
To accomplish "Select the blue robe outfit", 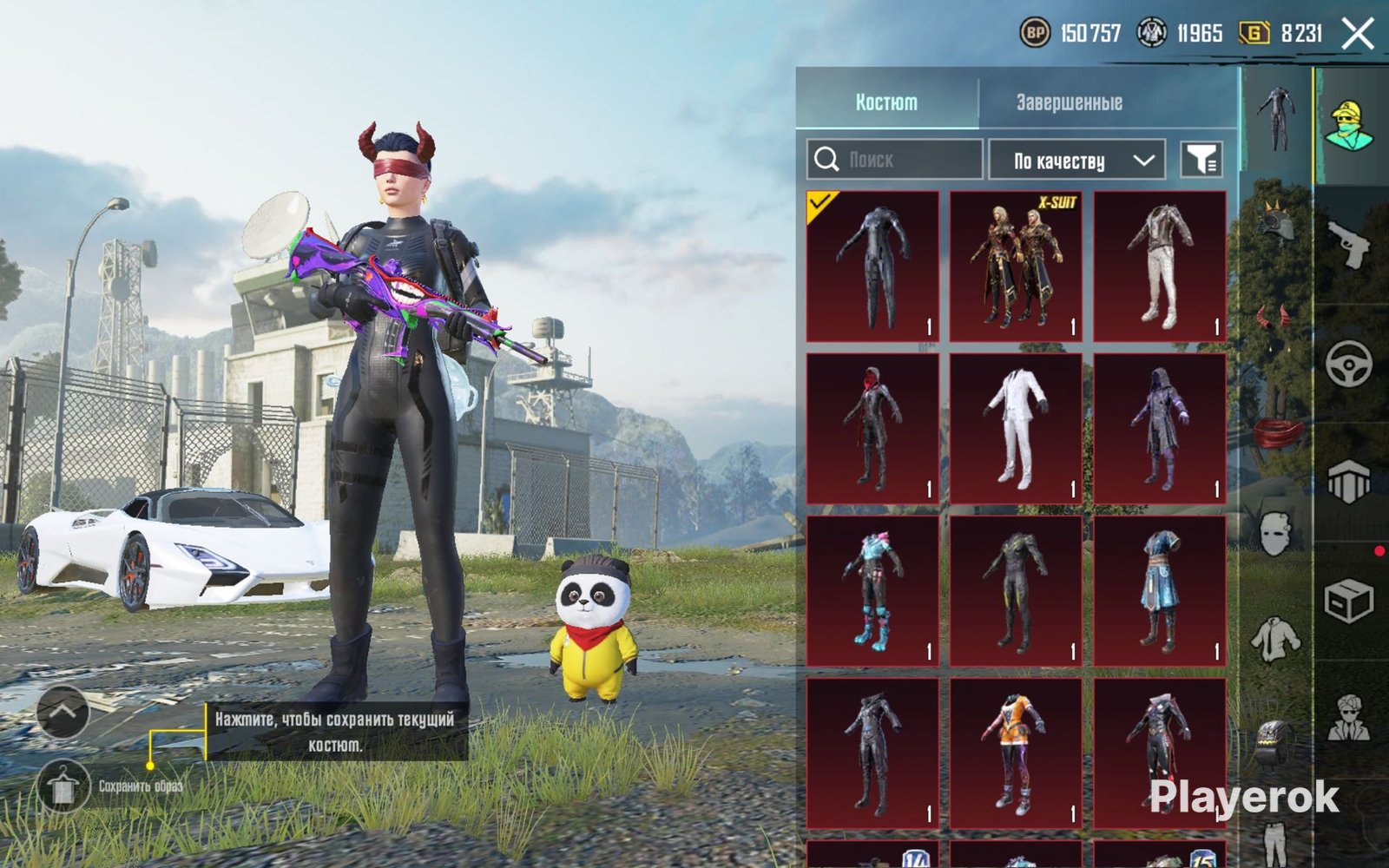I will coord(1160,590).
